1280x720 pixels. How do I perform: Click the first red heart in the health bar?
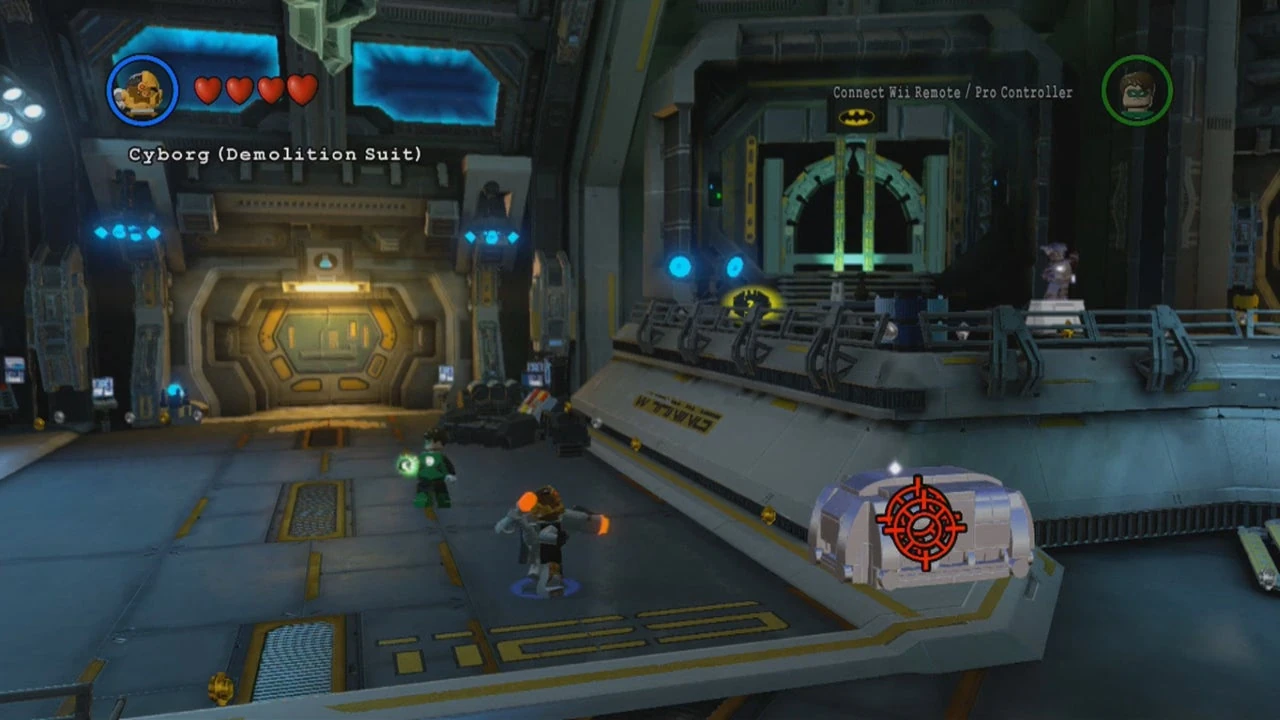click(x=208, y=90)
